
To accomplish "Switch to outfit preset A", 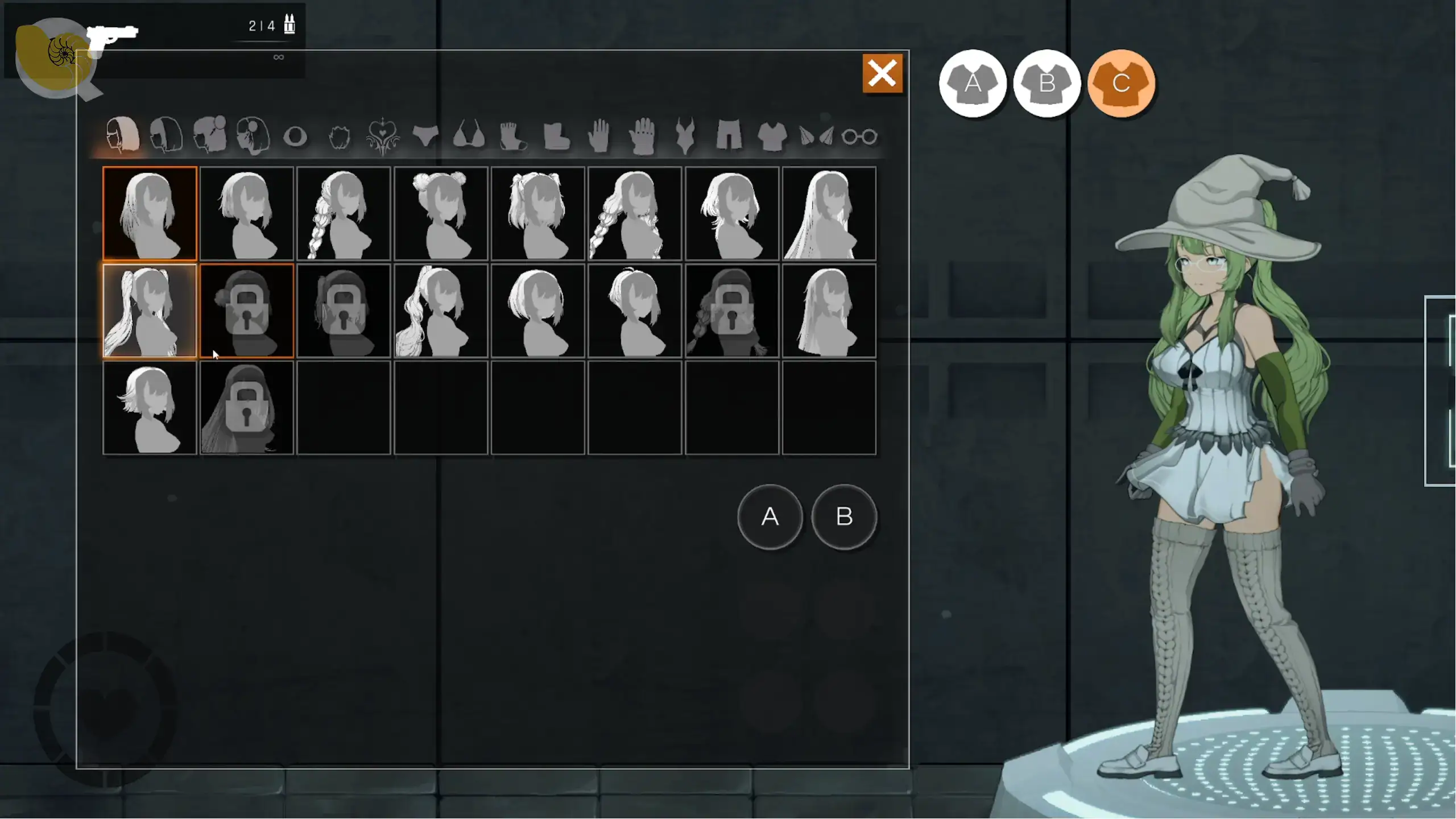I will tap(973, 84).
